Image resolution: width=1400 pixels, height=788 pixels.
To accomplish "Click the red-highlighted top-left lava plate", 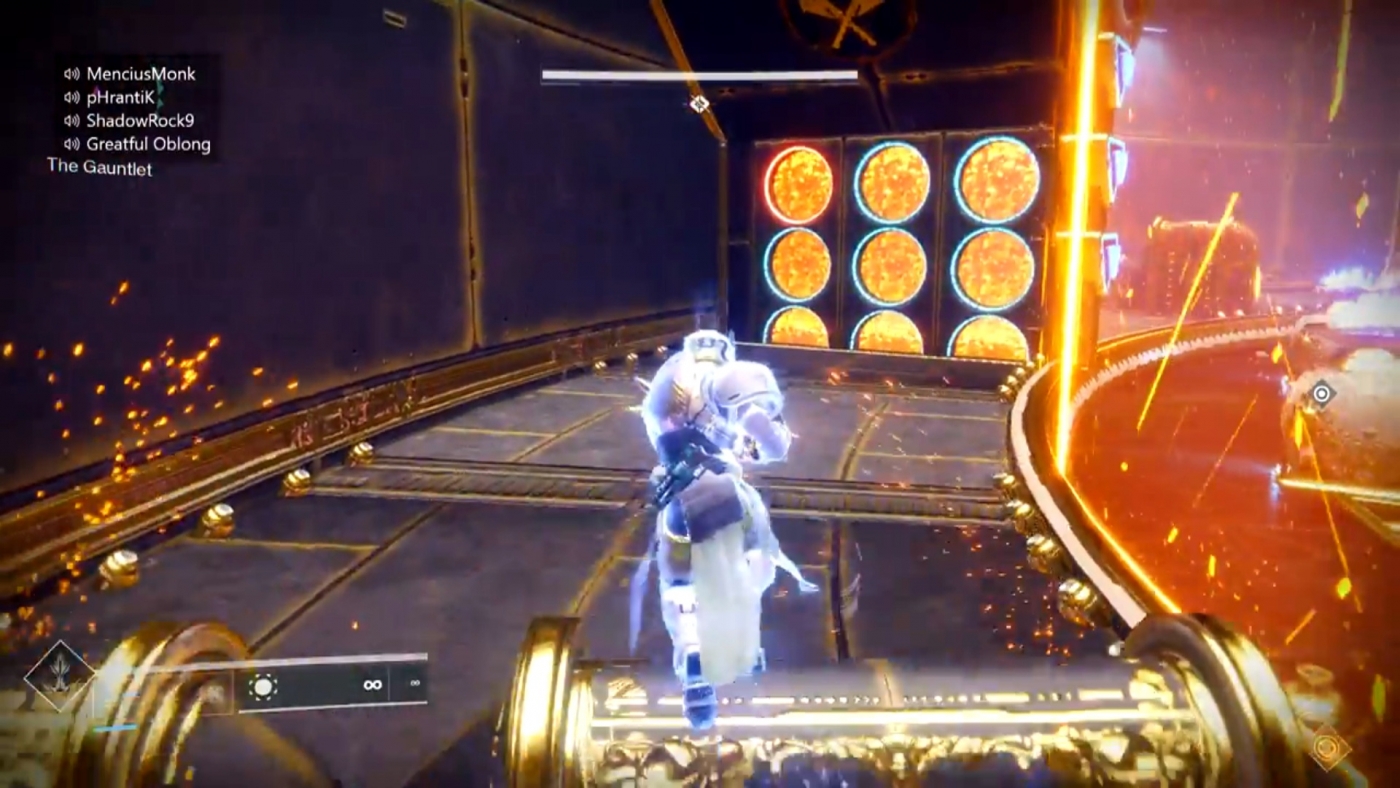I will (800, 182).
